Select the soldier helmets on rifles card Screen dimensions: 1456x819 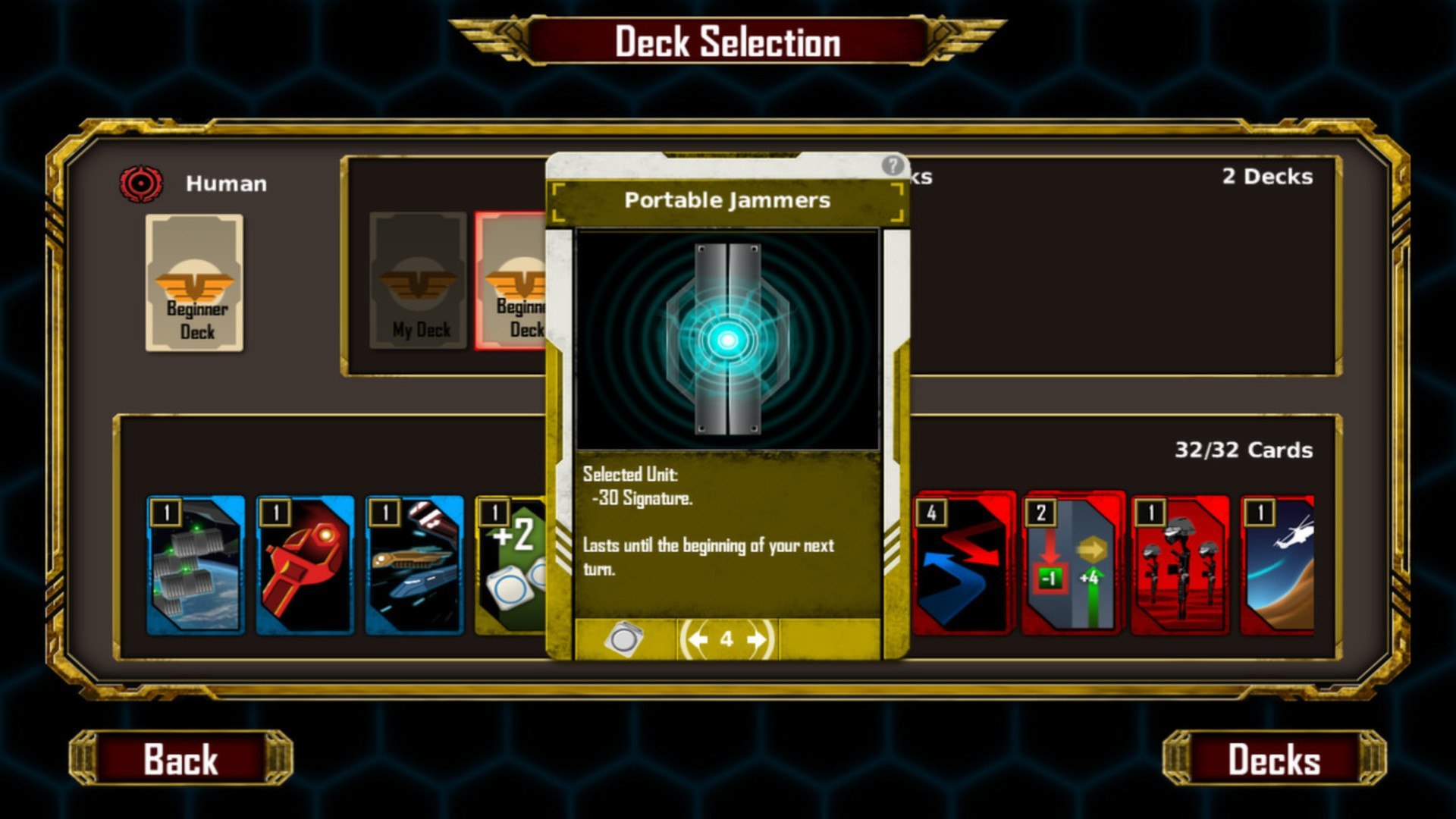point(1180,565)
